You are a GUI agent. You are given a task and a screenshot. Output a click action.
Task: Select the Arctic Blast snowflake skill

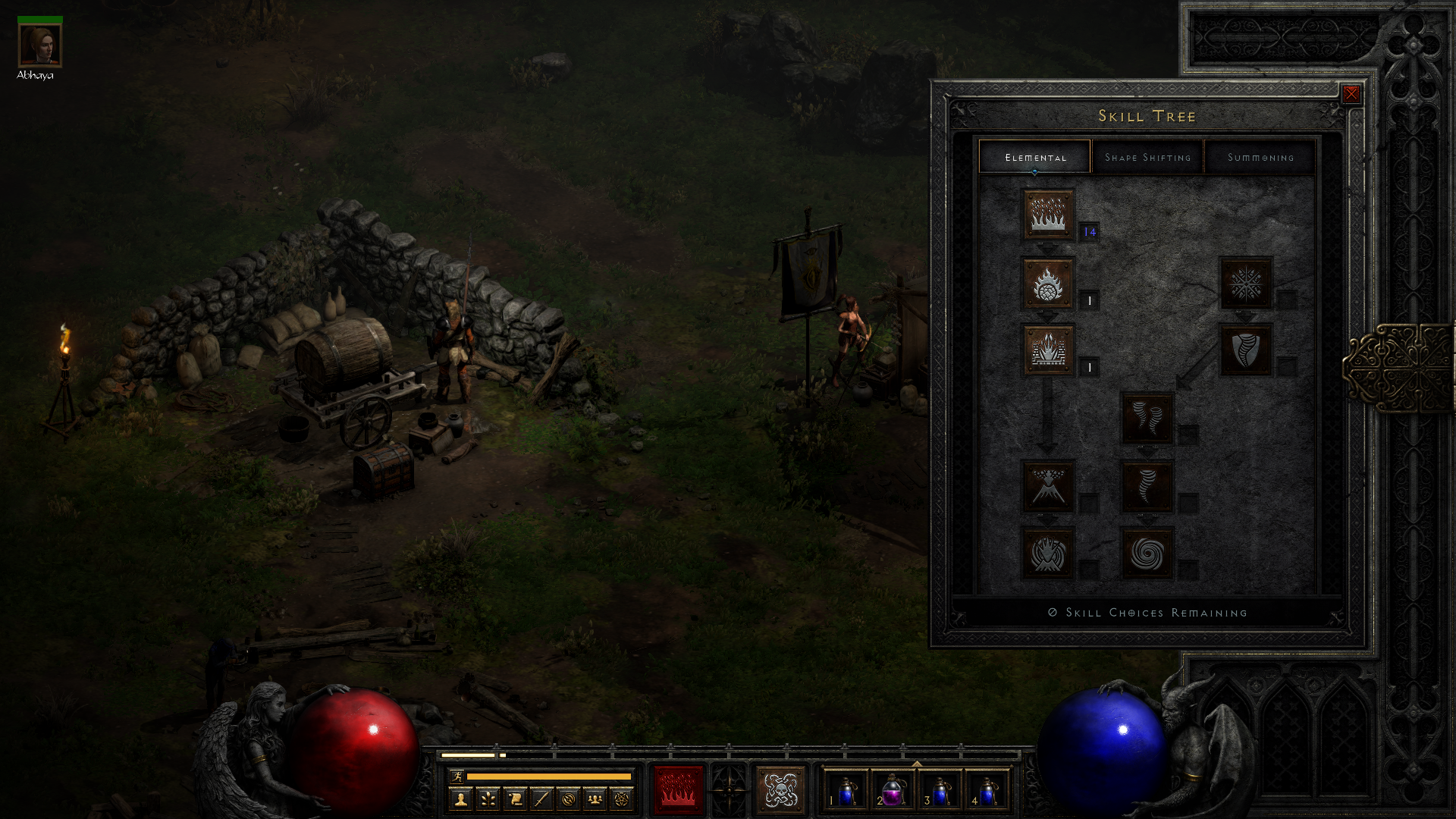pyautogui.click(x=1245, y=284)
